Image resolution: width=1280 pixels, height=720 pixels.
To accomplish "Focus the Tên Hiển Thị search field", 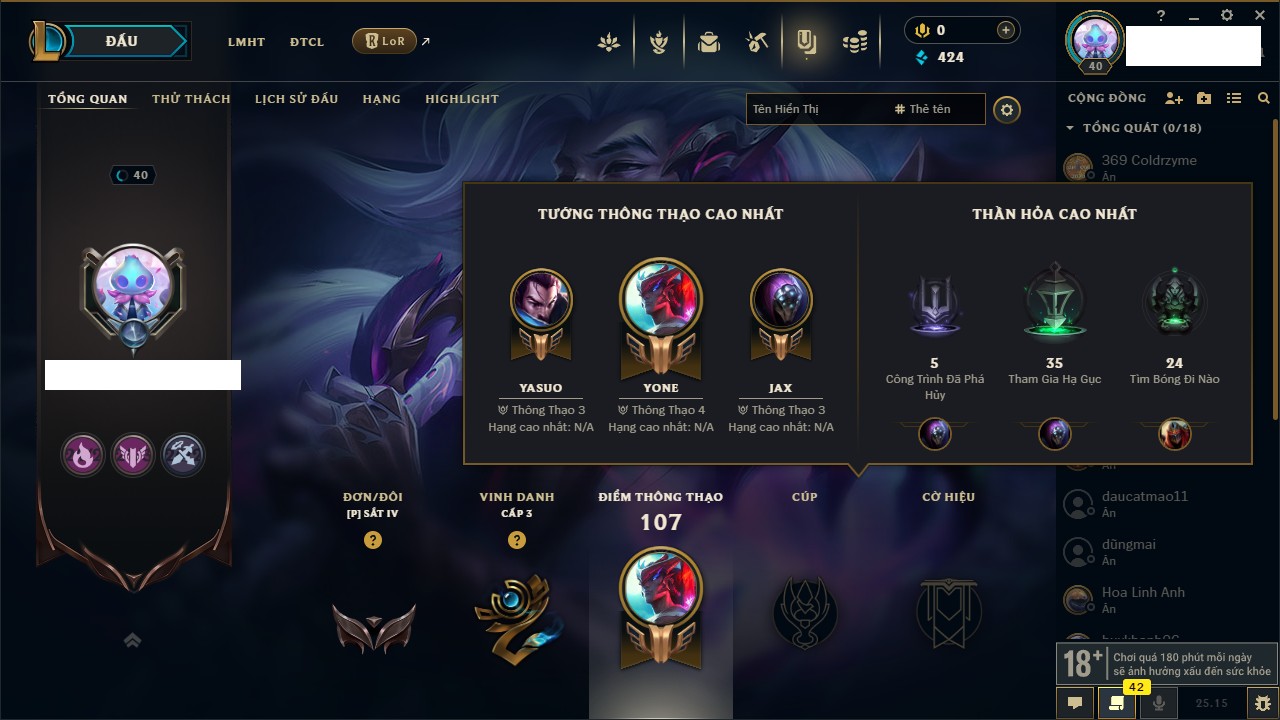I will 815,109.
